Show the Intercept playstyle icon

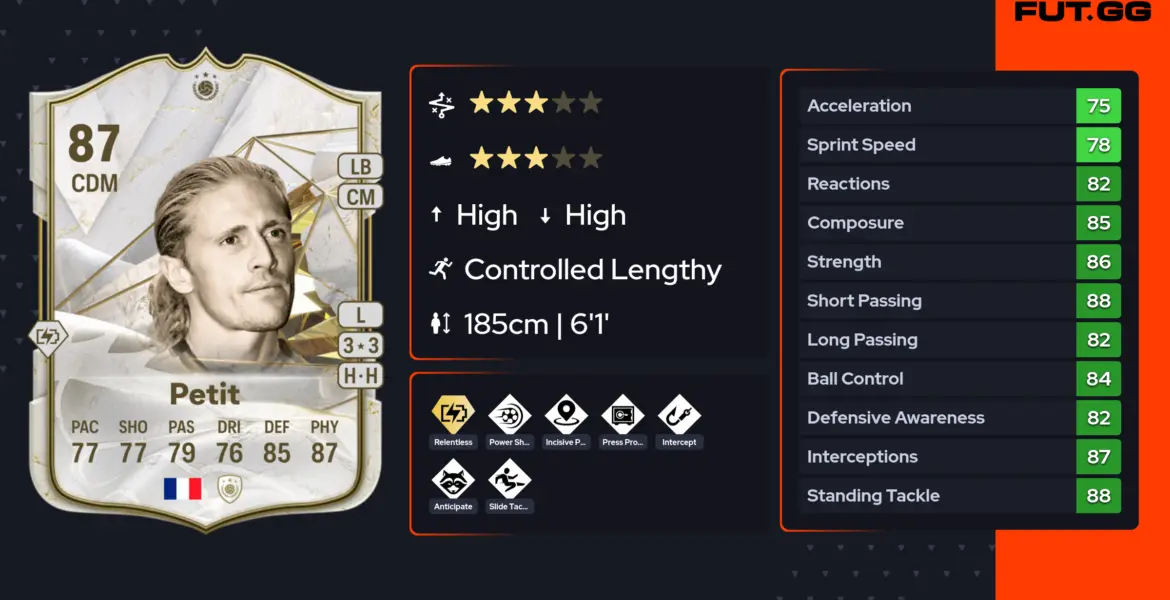[679, 415]
